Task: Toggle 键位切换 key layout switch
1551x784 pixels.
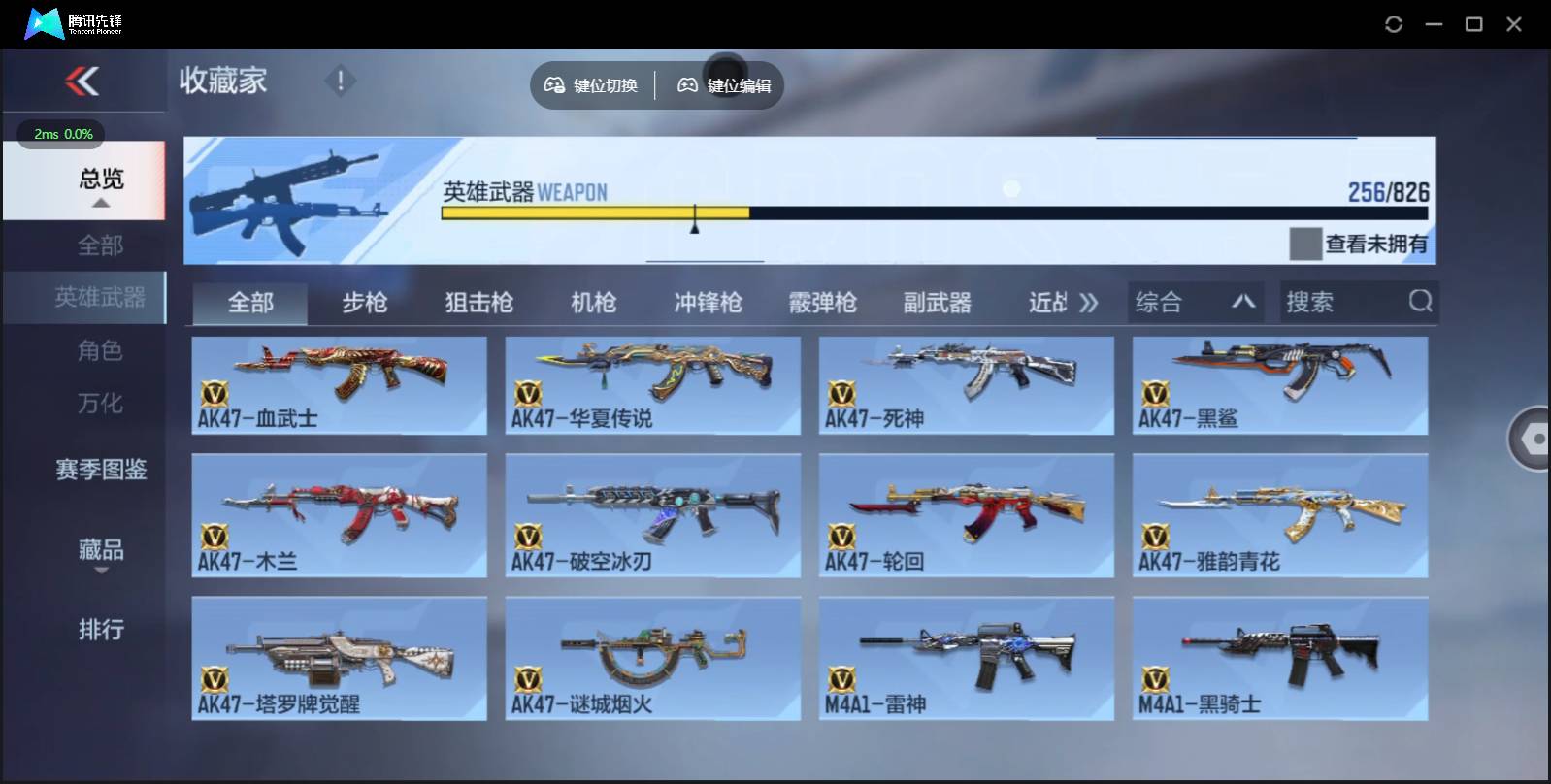Action: [x=592, y=85]
